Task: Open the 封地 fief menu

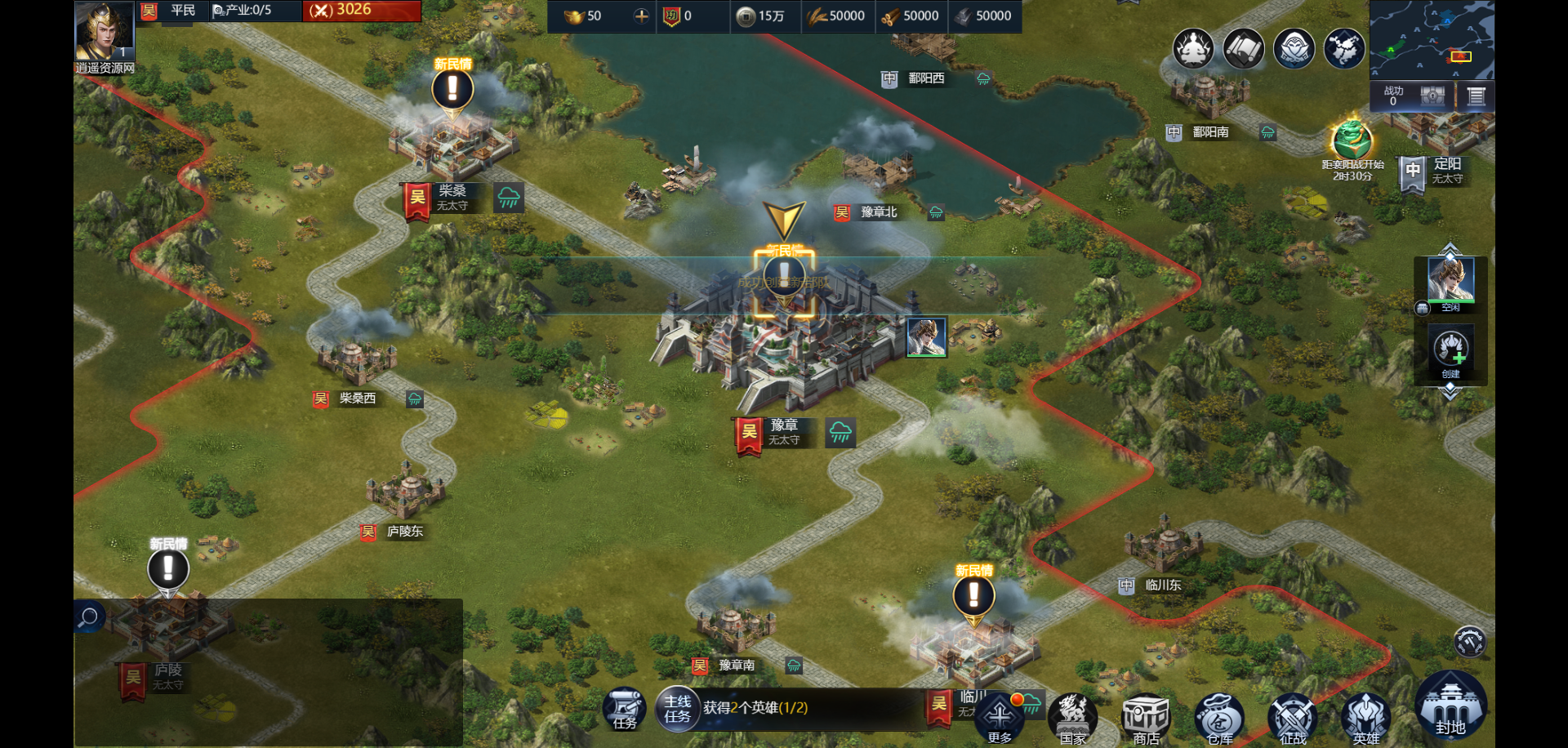Action: (x=1450, y=706)
